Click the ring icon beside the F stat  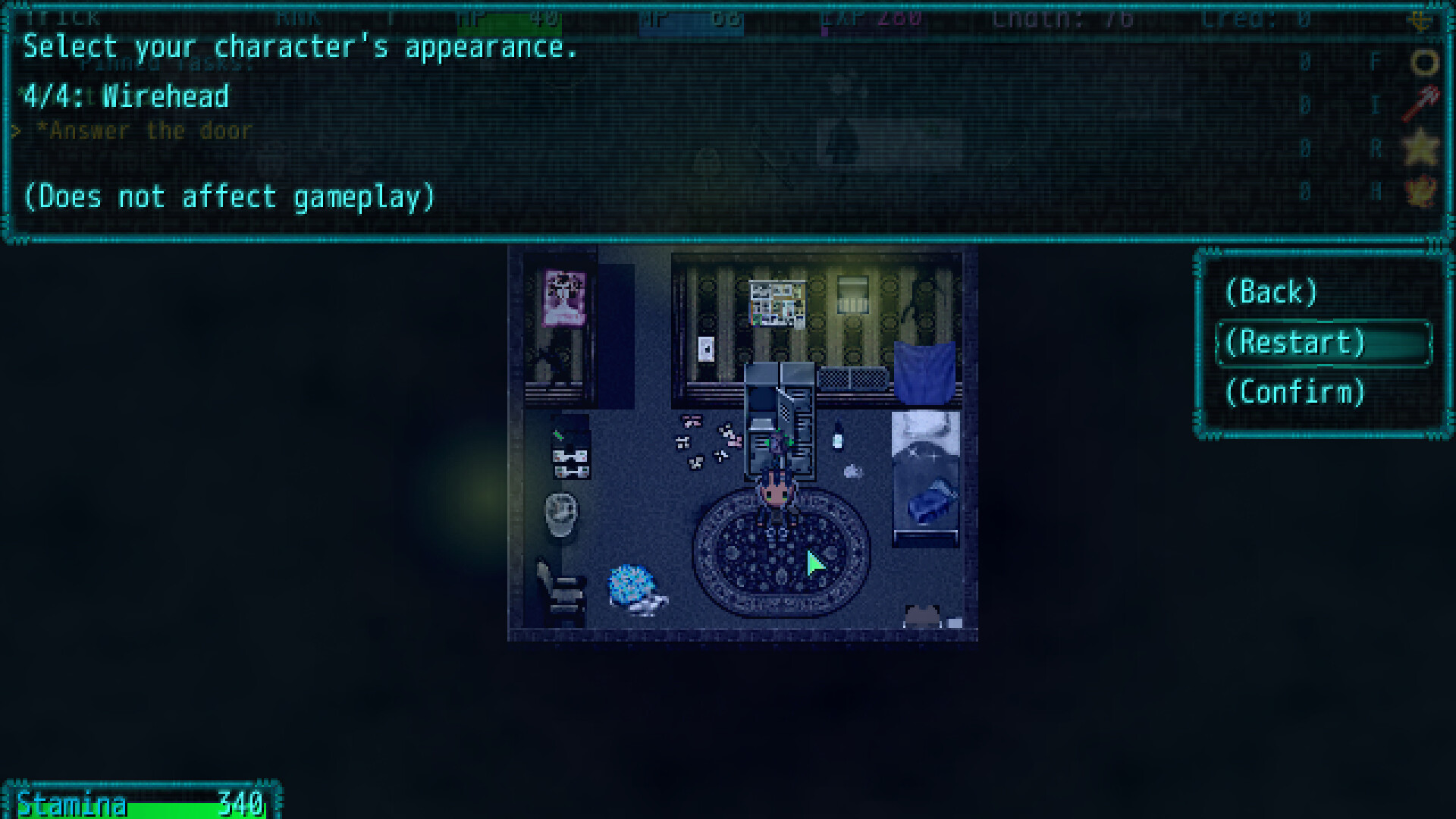click(x=1423, y=61)
